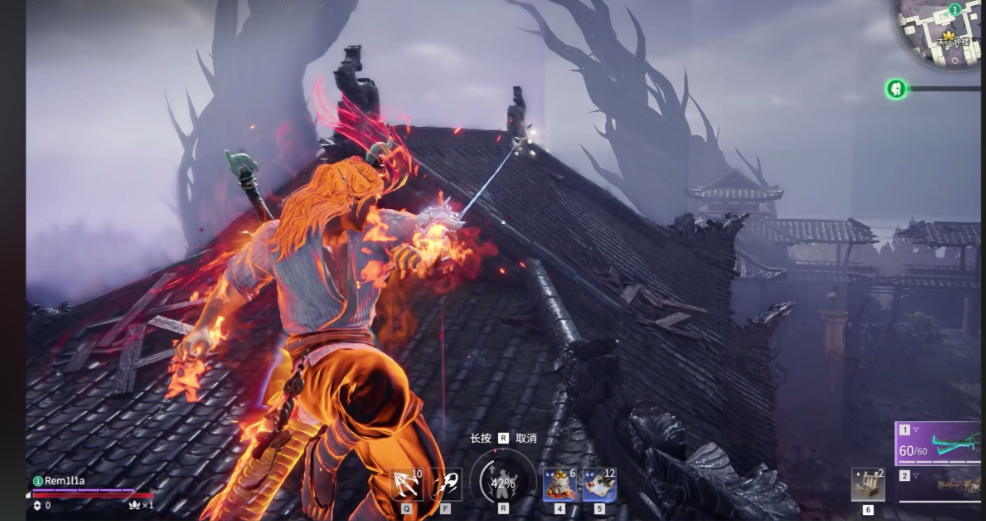Trigger the dash skill on F
The width and height of the screenshot is (986, 521).
446,484
